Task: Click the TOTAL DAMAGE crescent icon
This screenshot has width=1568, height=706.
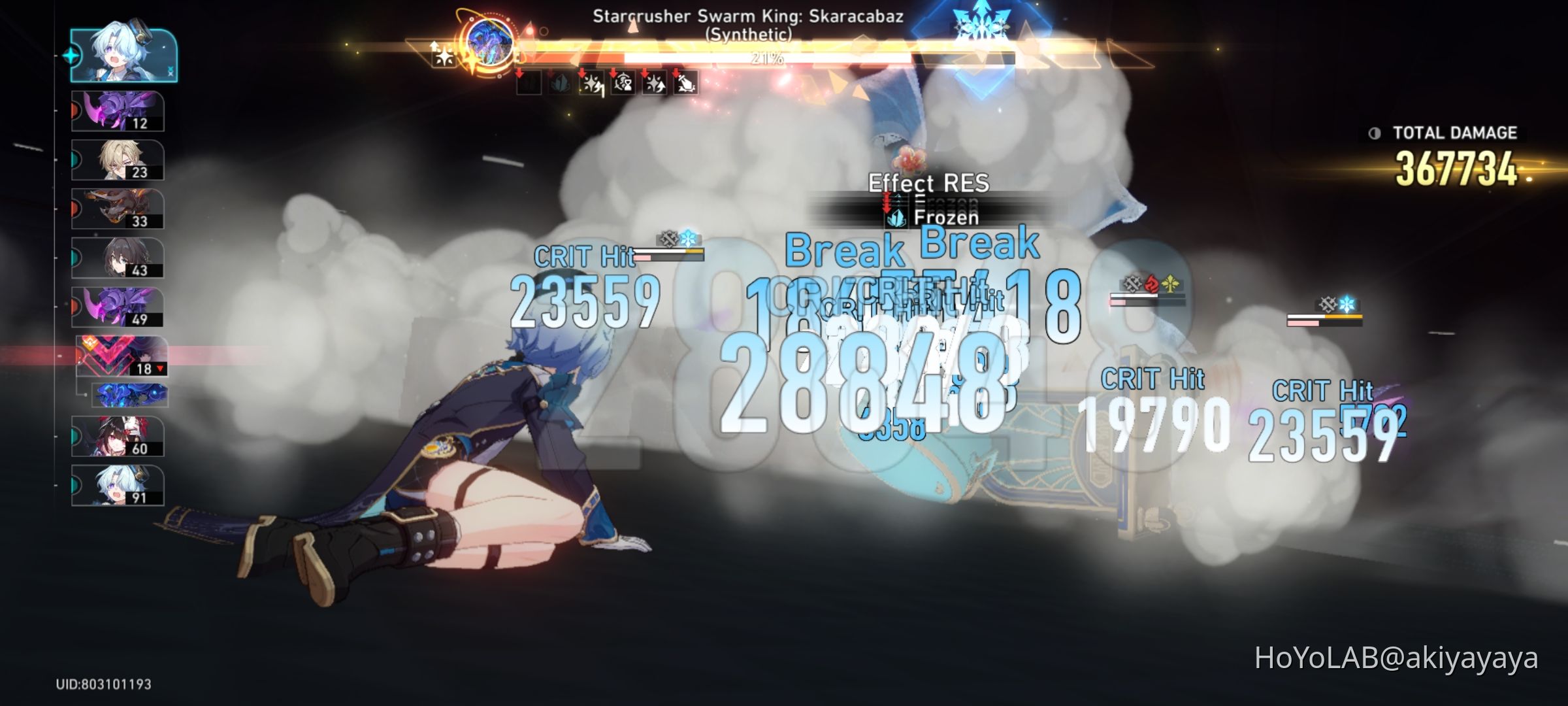Action: pyautogui.click(x=1377, y=133)
